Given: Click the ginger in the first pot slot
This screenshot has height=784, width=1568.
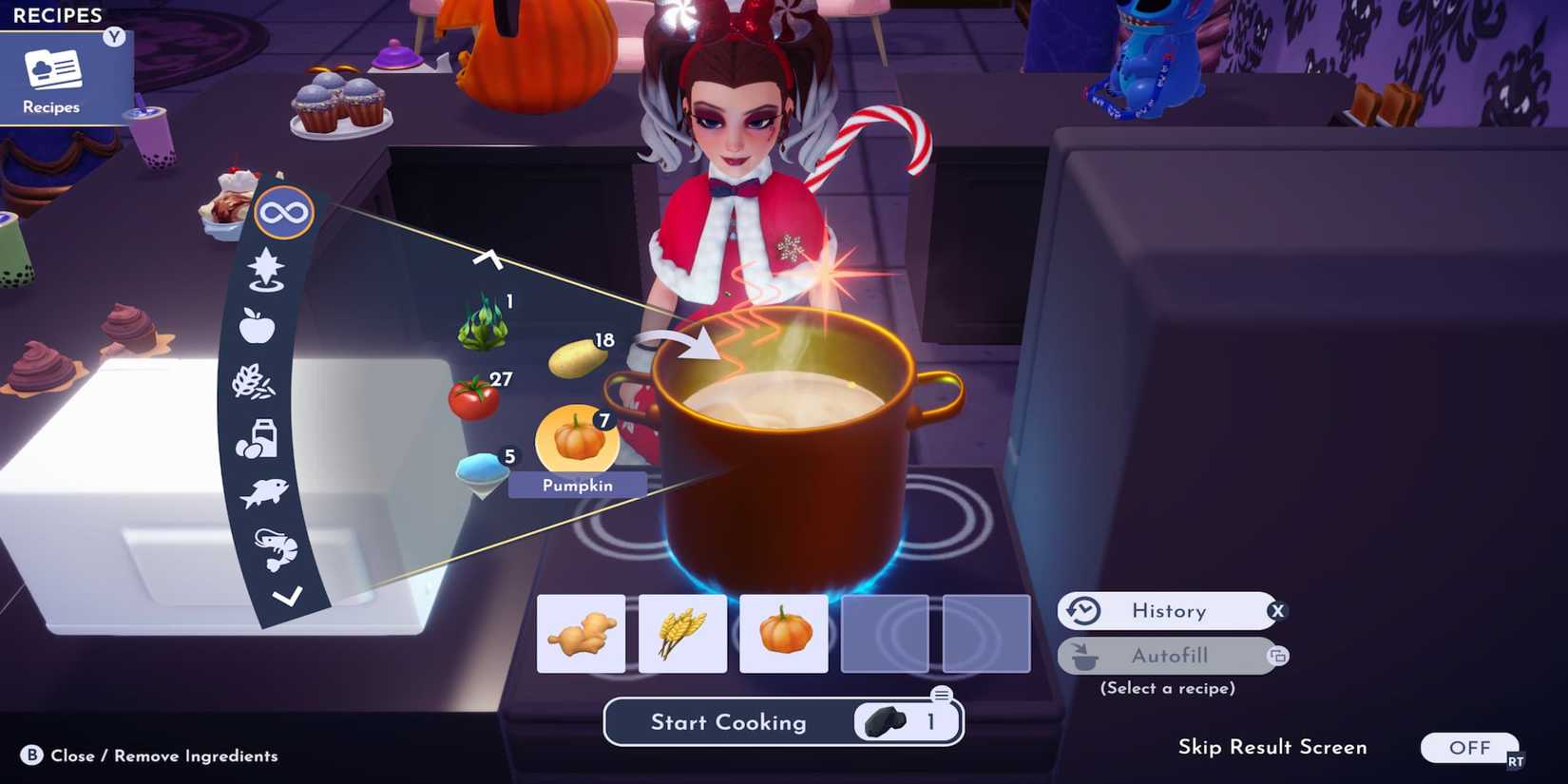Looking at the screenshot, I should 581,633.
